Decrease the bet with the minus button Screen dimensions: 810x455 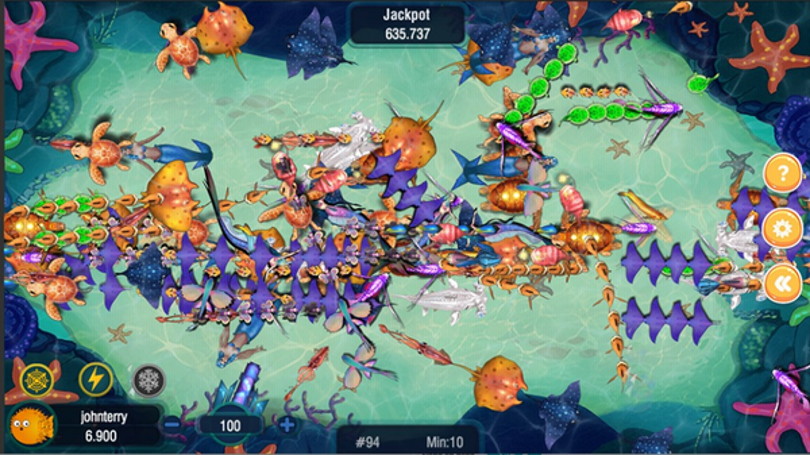click(x=172, y=424)
